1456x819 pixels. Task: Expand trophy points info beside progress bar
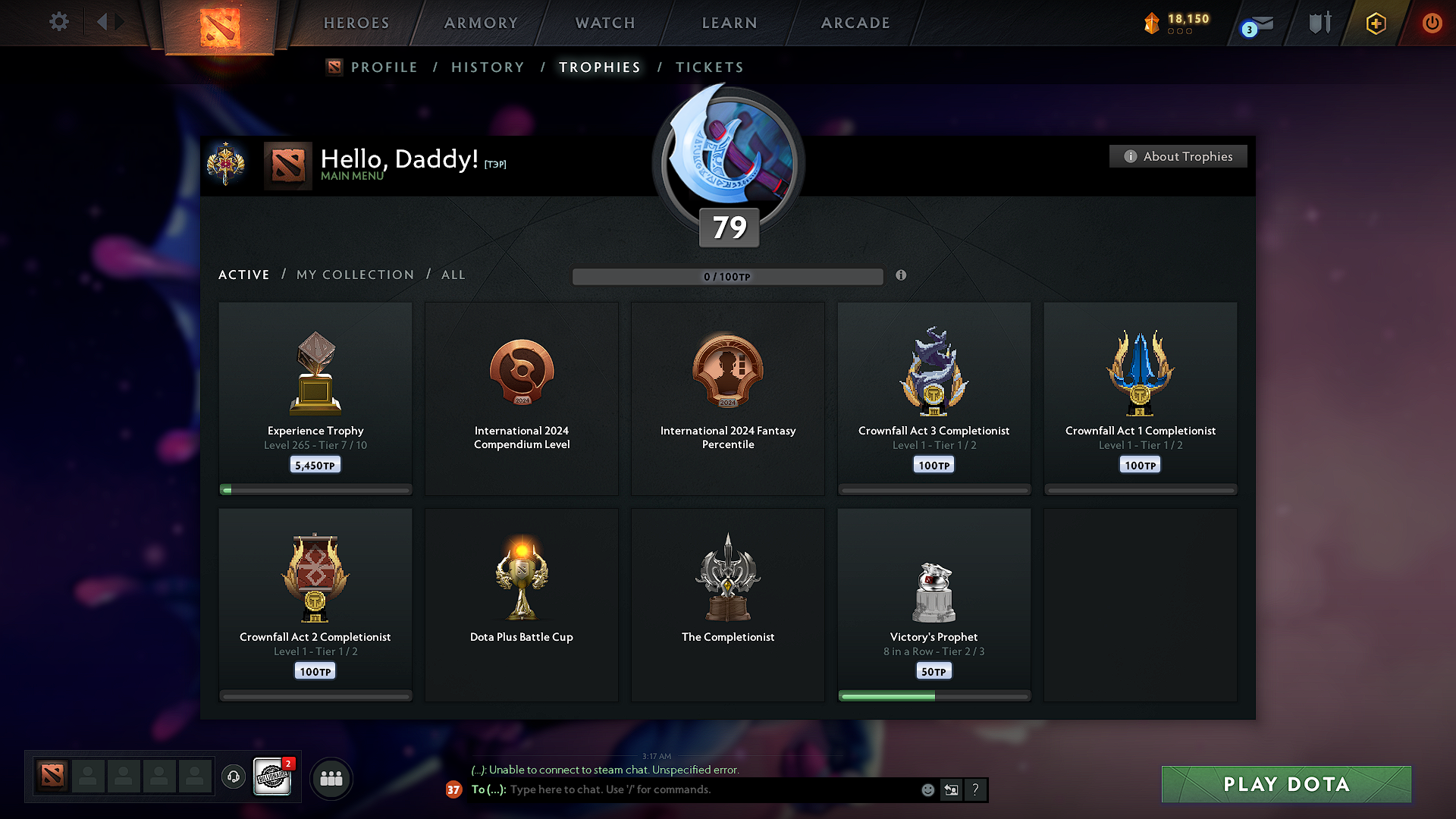click(902, 276)
